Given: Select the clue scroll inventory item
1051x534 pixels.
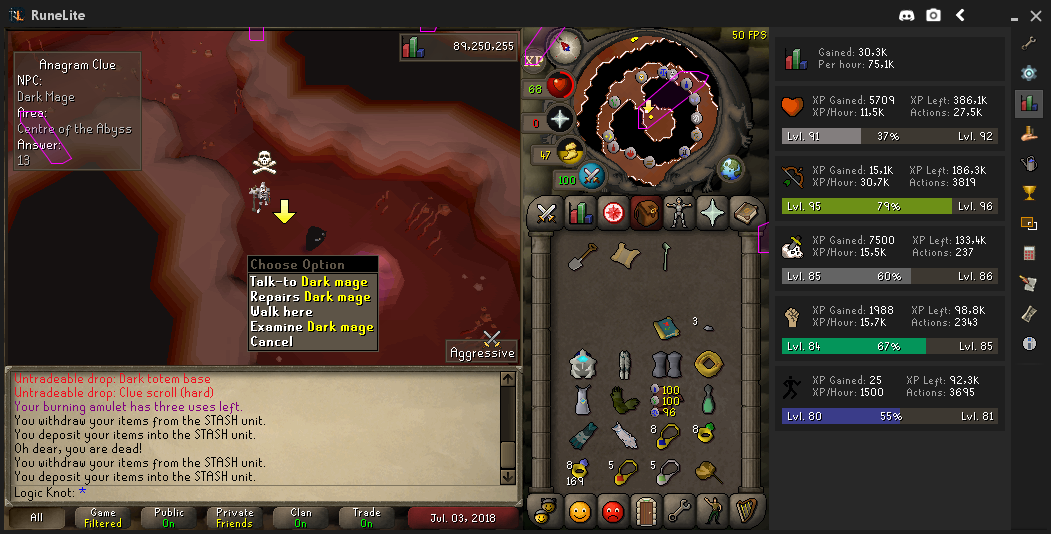Looking at the screenshot, I should click(x=625, y=256).
